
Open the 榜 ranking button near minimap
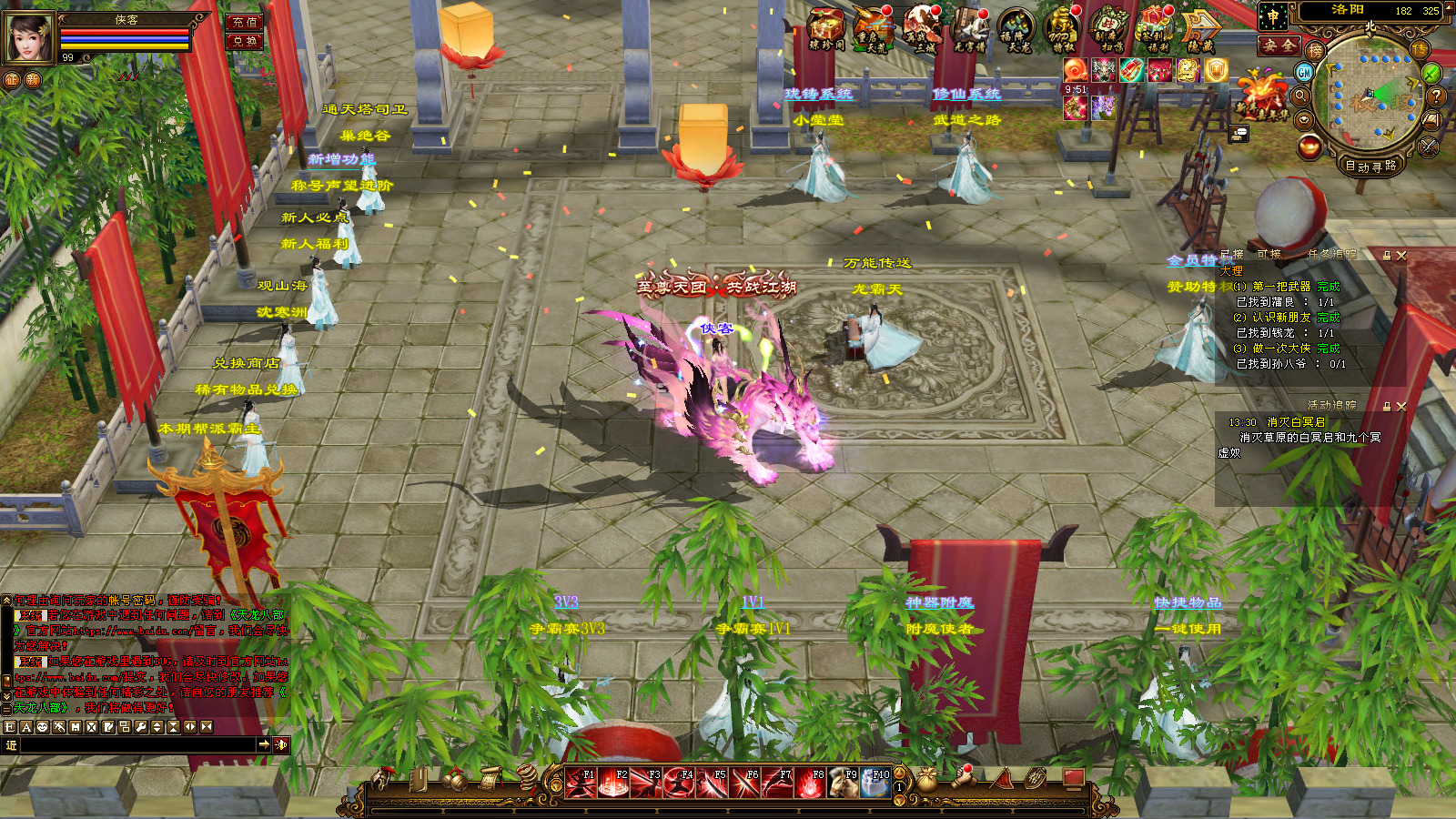coord(1315,51)
